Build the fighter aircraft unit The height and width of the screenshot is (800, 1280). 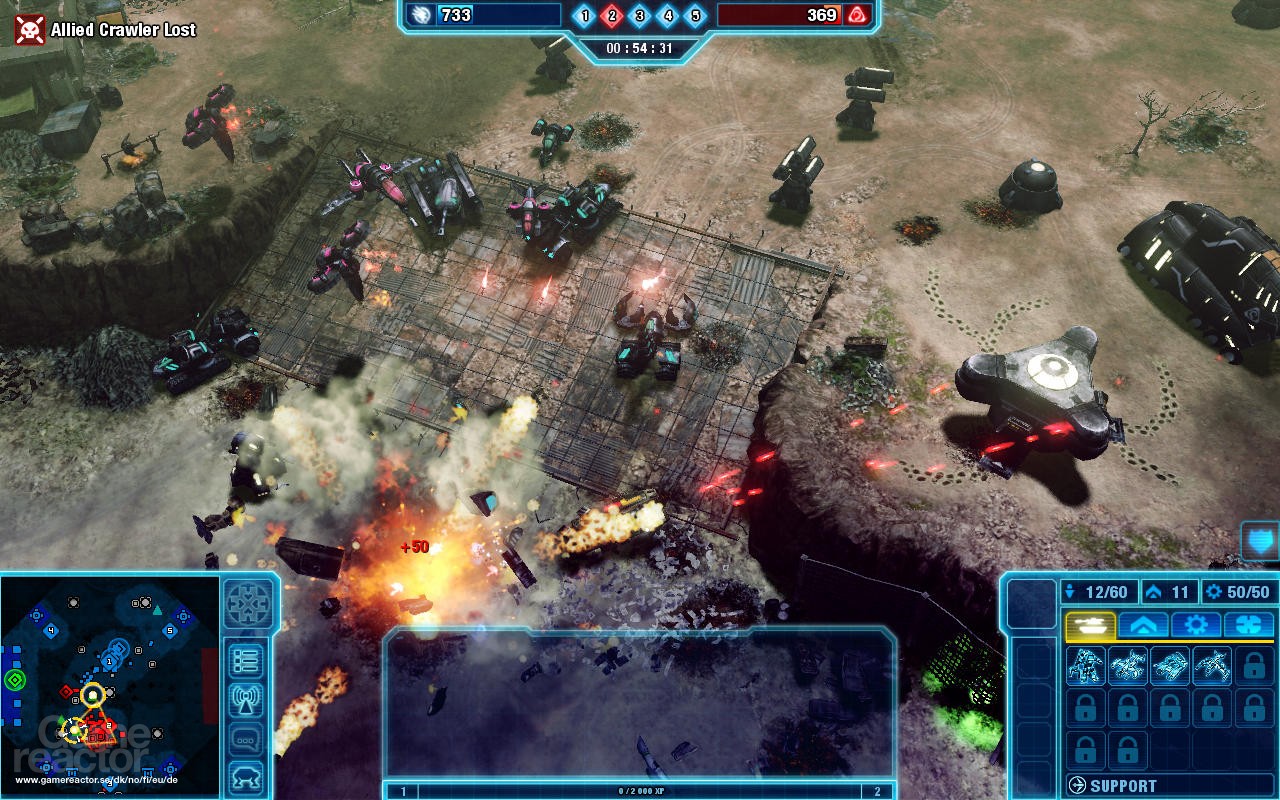pyautogui.click(x=1213, y=665)
